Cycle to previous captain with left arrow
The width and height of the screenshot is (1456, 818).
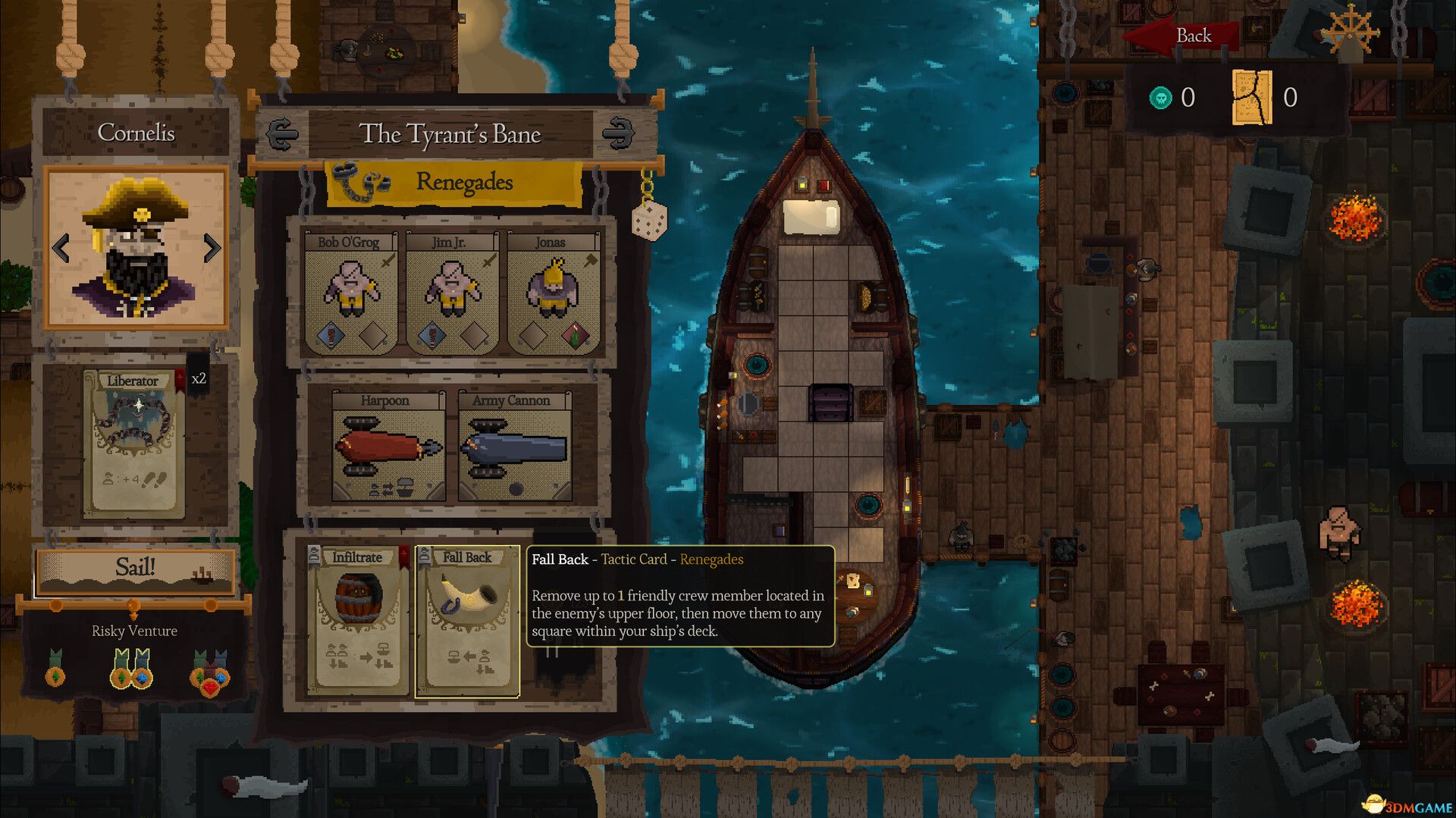tap(61, 246)
